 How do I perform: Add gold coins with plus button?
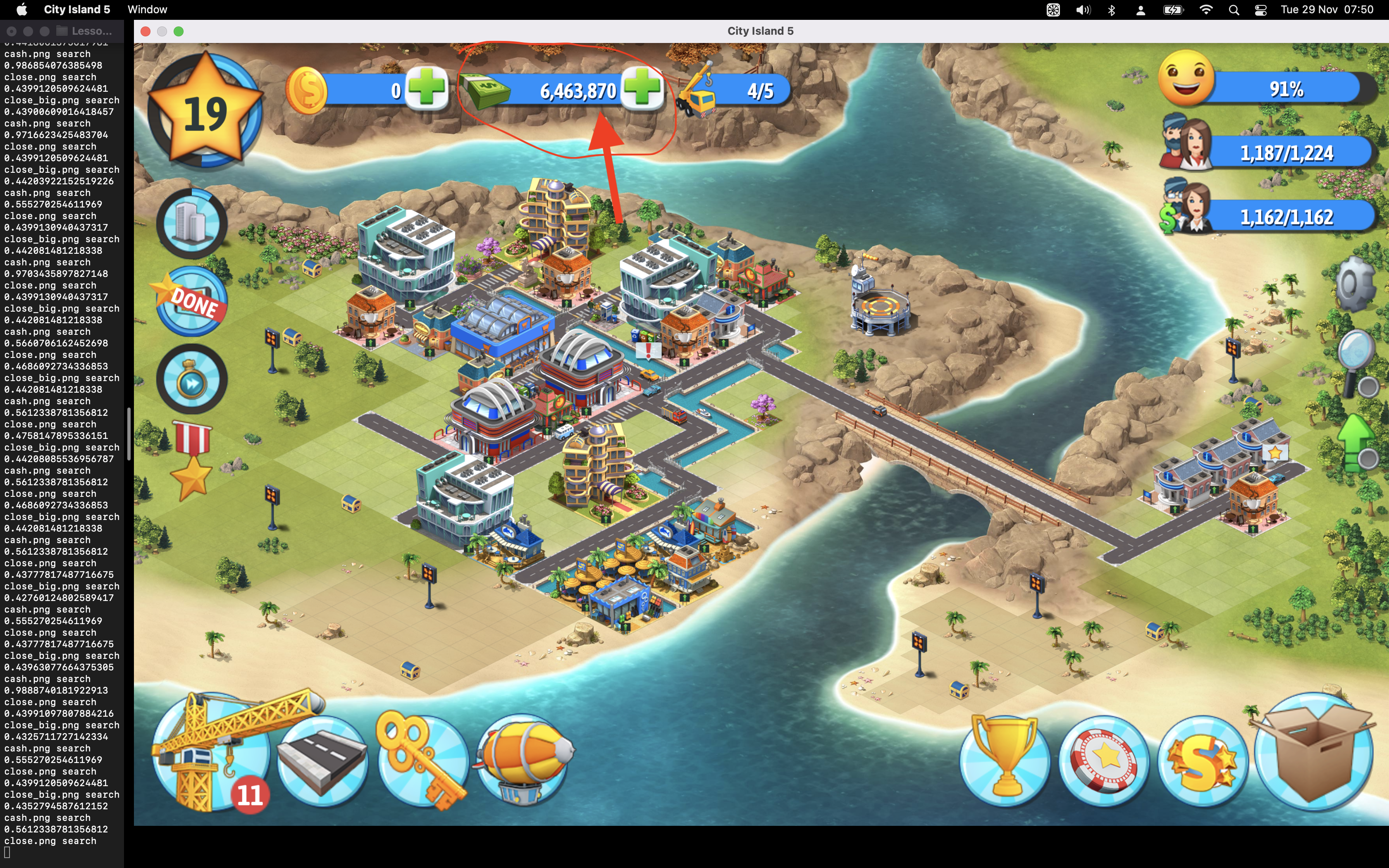pyautogui.click(x=427, y=89)
